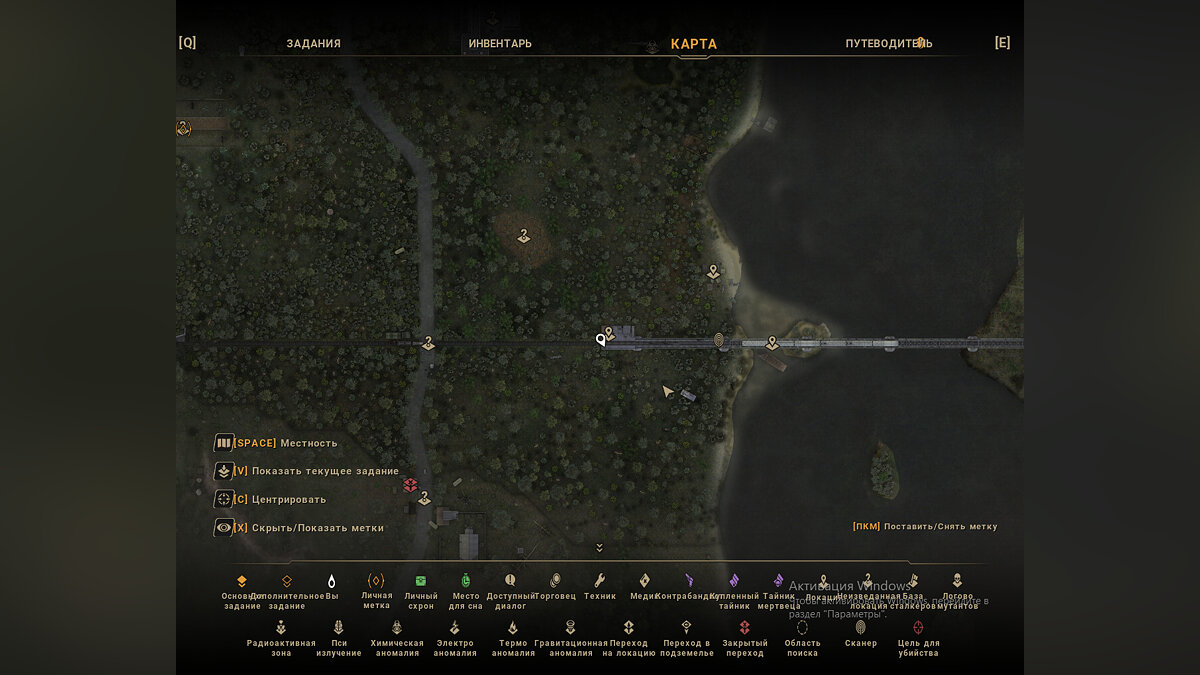
Task: Select the Карта tab
Action: tap(693, 44)
